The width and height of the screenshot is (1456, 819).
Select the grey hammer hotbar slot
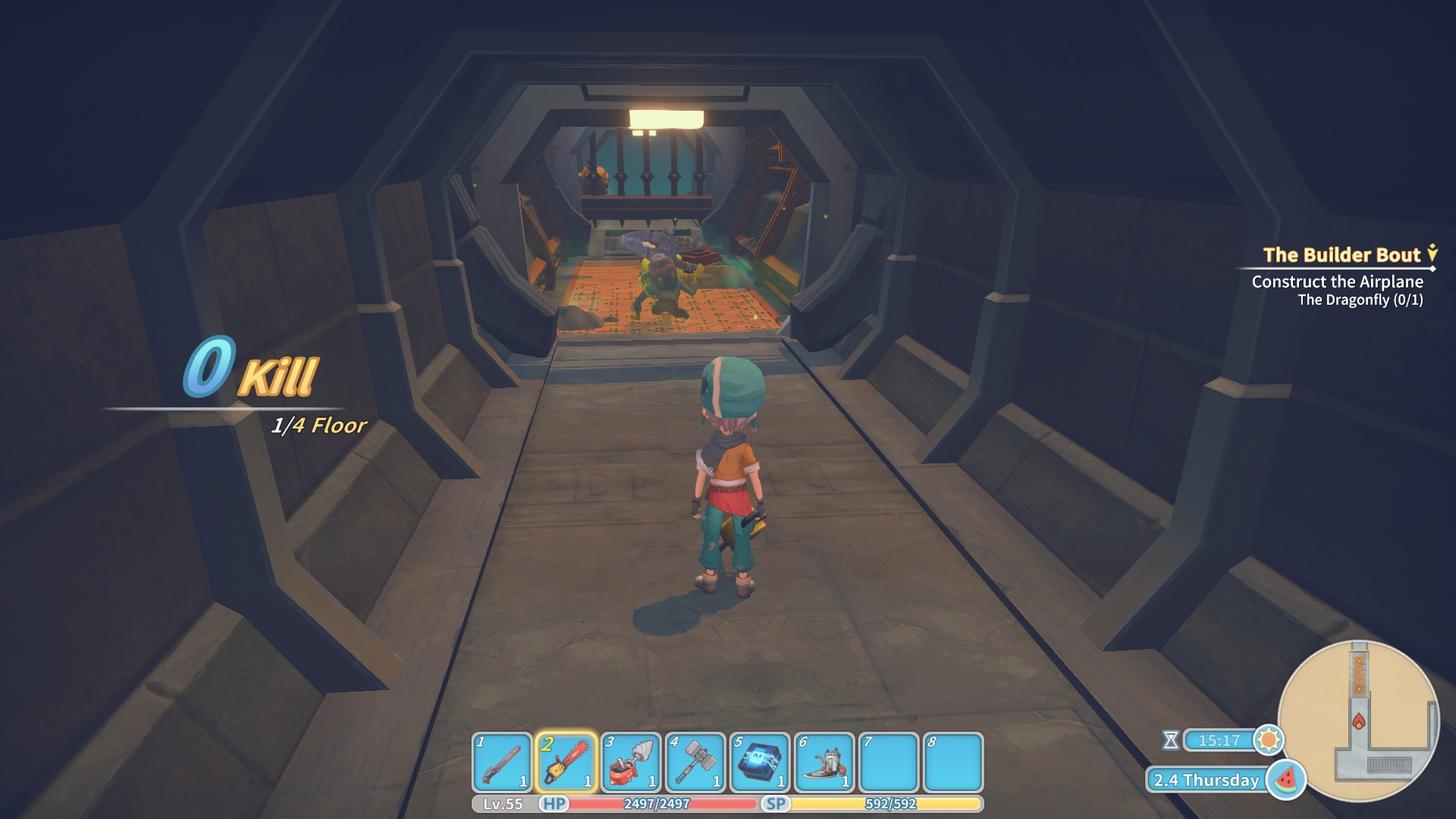point(695,762)
